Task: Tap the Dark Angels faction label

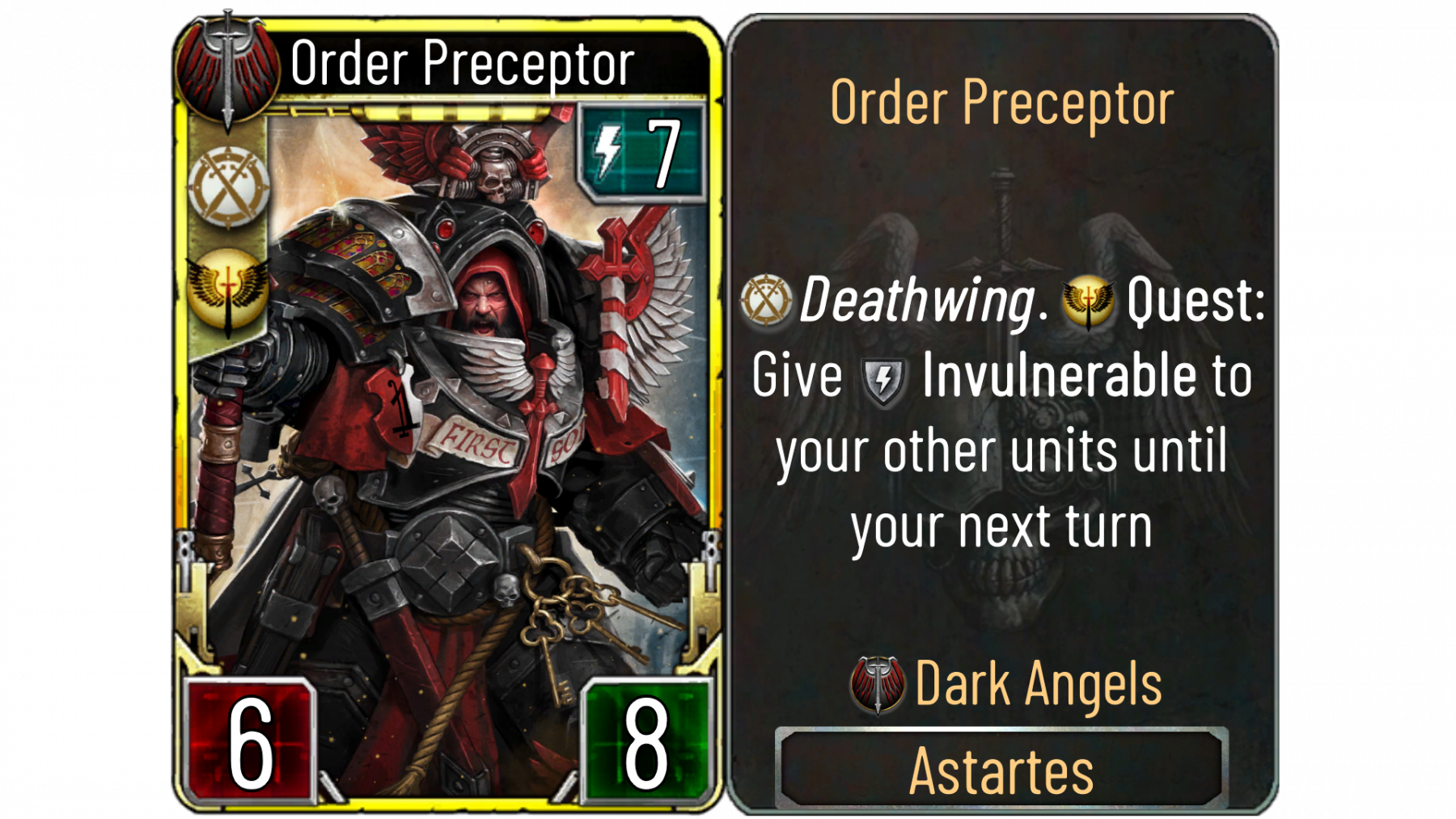Action: pos(1038,685)
